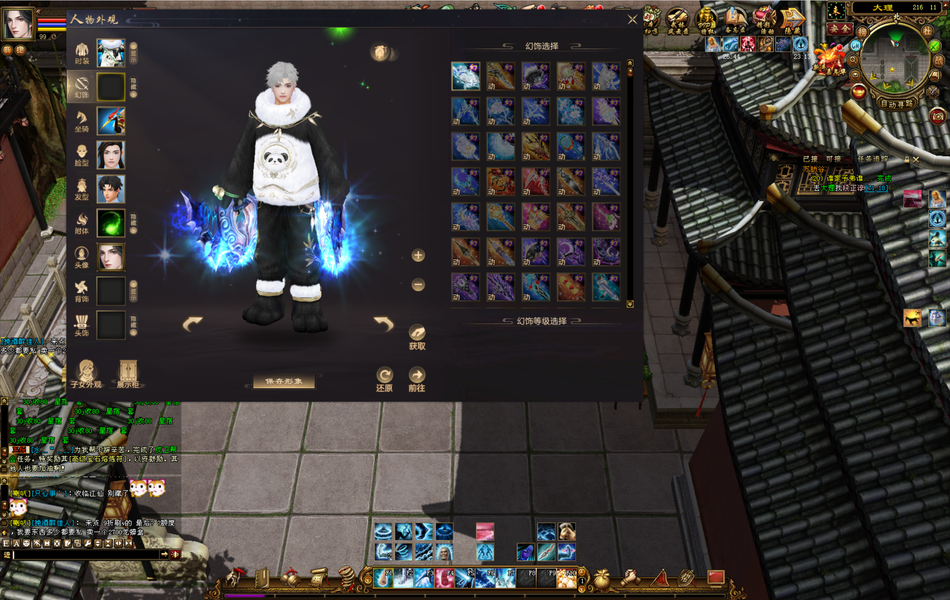Select the 发型 hairstyle slot
950x600 pixels.
110,189
